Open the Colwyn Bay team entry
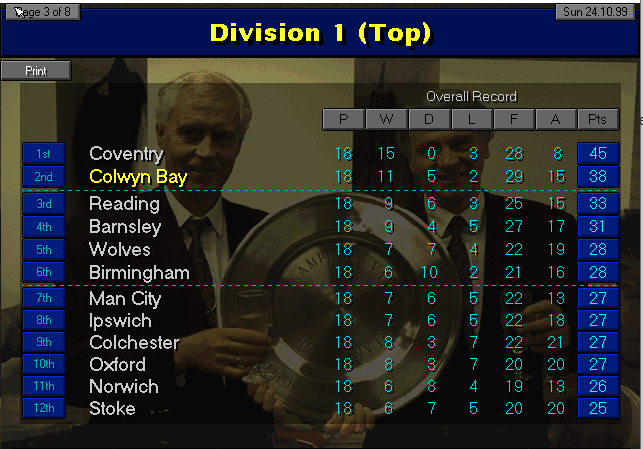 pyautogui.click(x=138, y=176)
